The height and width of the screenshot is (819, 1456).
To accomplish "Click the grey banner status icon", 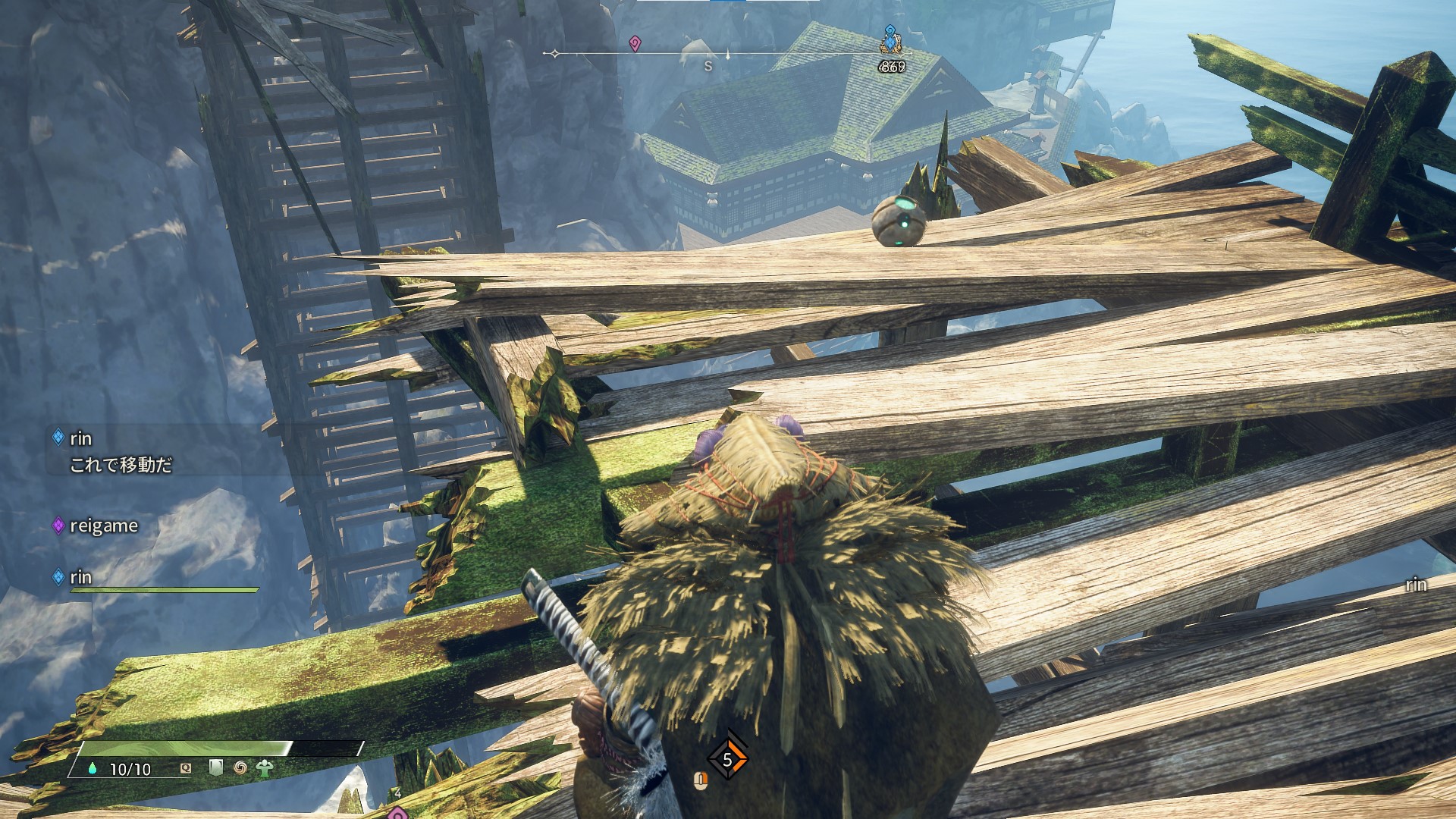I will tap(216, 768).
